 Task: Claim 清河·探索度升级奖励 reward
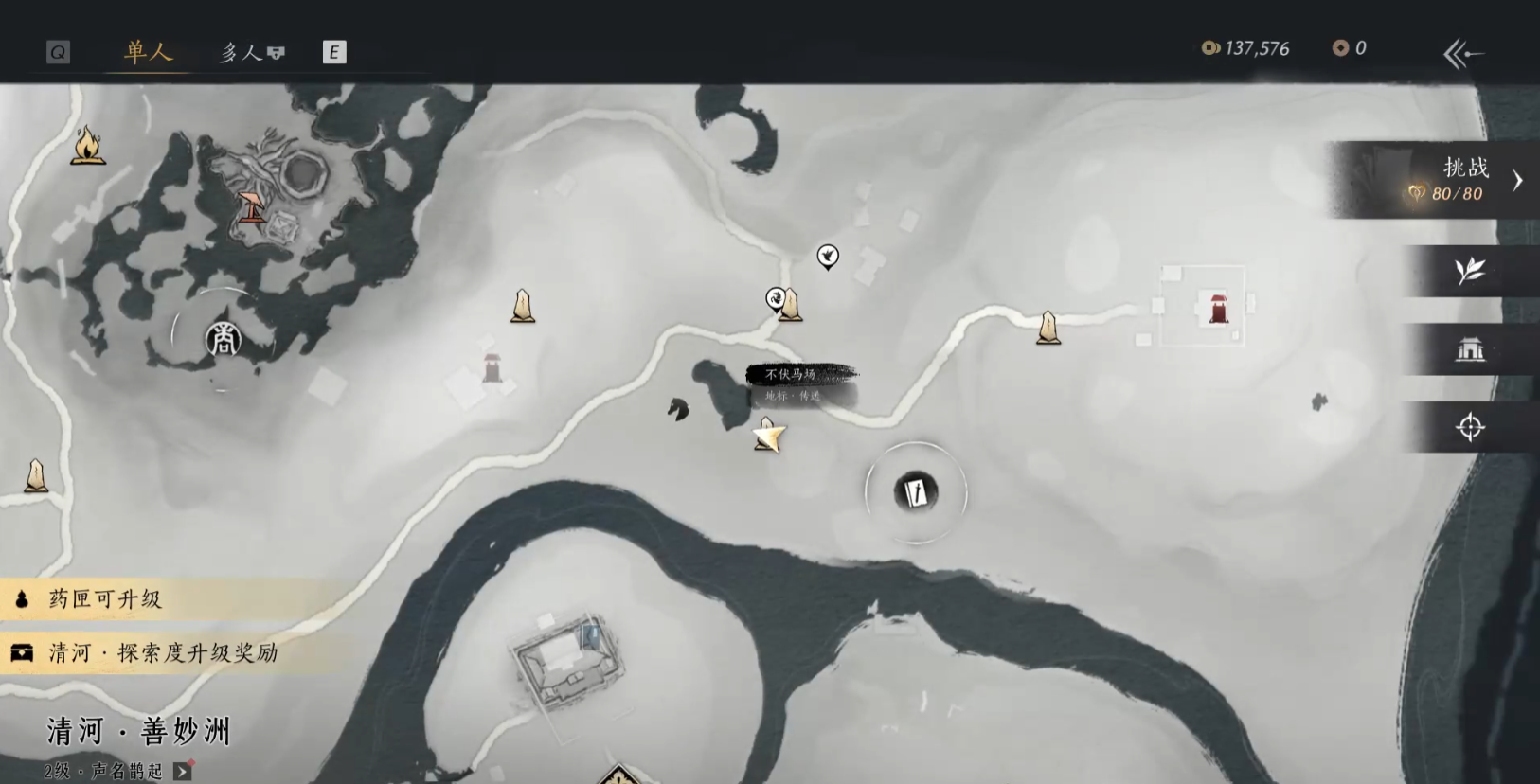point(161,653)
